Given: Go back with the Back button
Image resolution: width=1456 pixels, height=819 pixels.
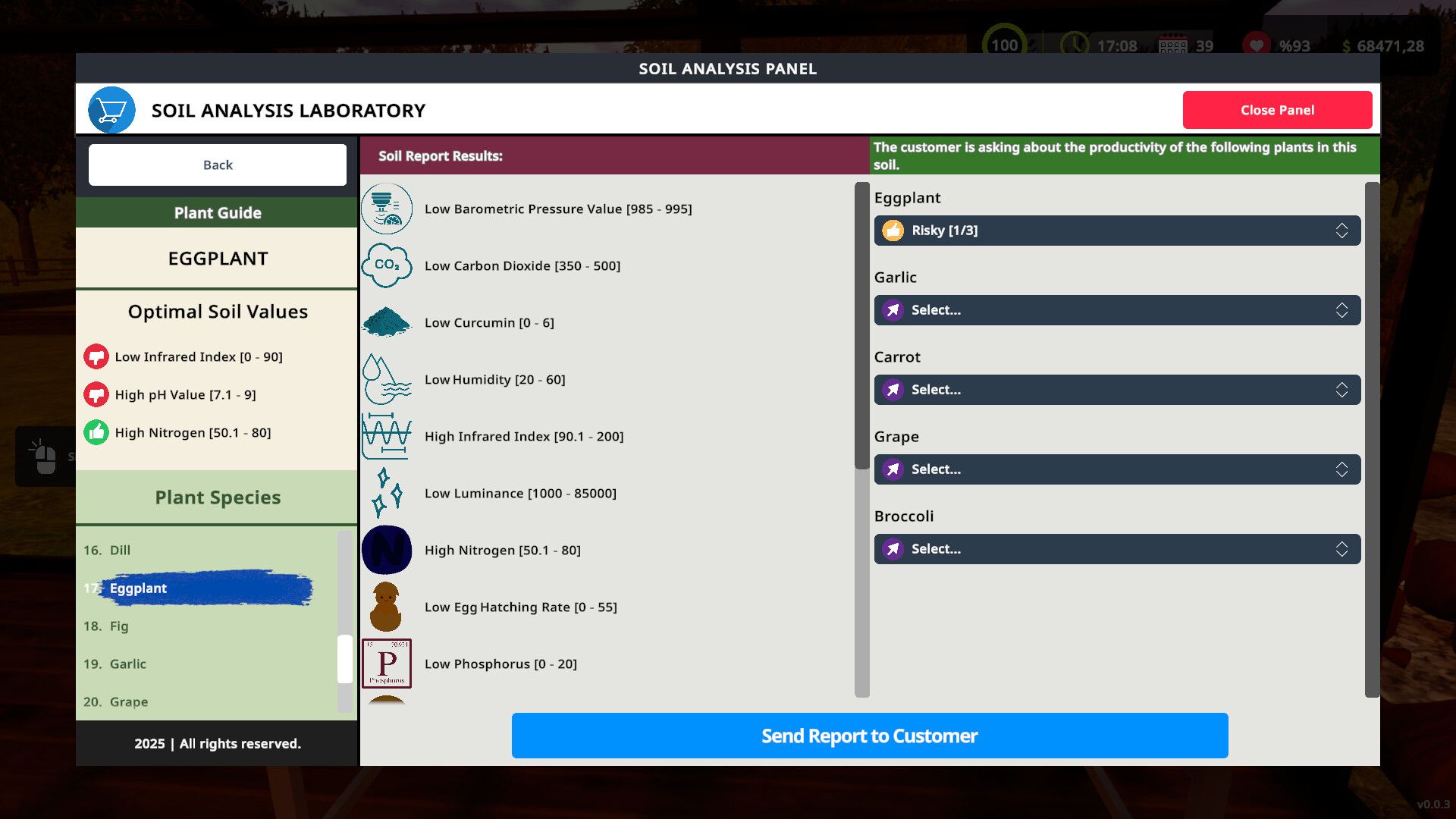Looking at the screenshot, I should (x=218, y=165).
